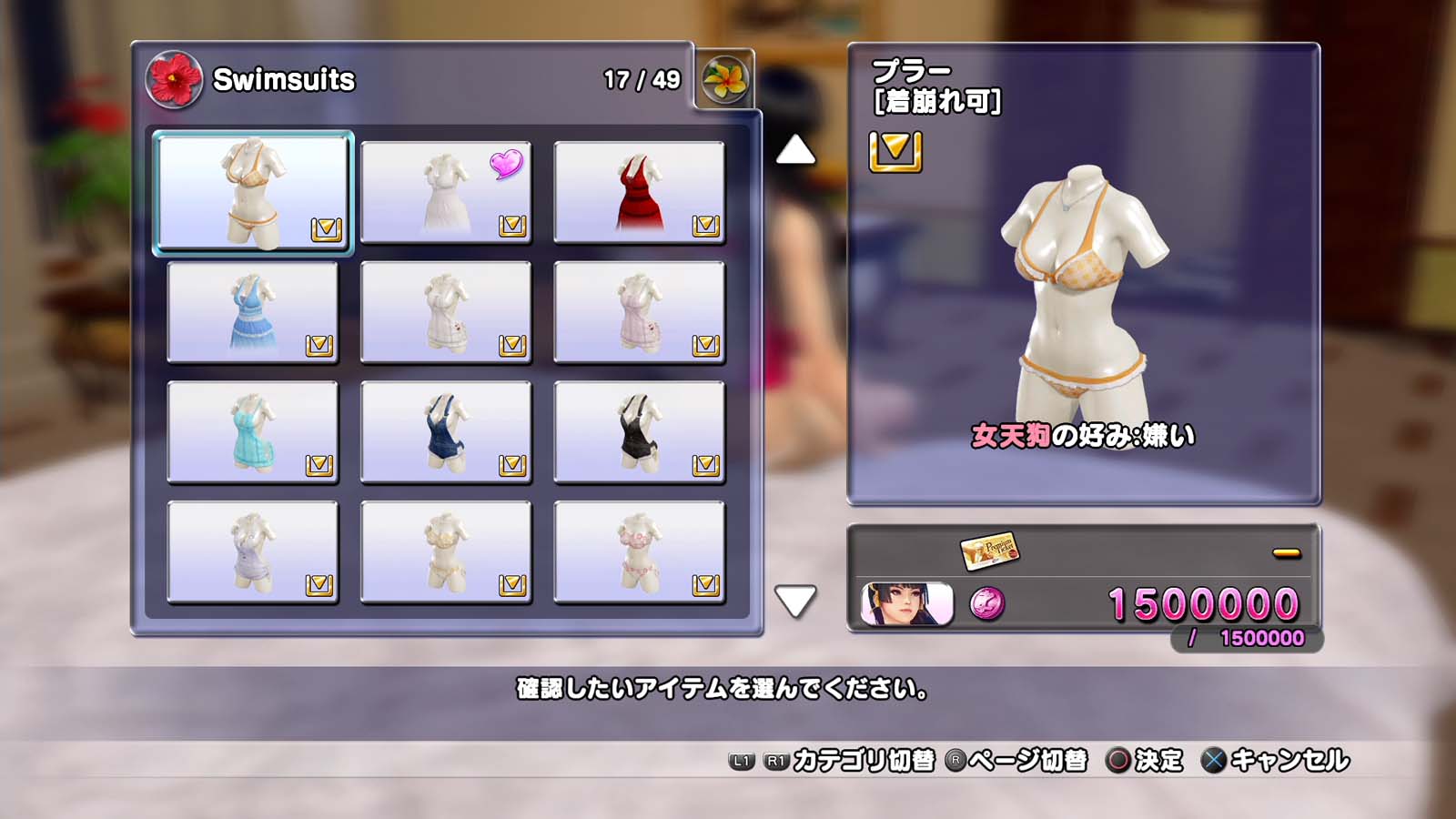The height and width of the screenshot is (819, 1456).
Task: Choose the navy blue one-piece swimsuit
Action: click(x=446, y=432)
